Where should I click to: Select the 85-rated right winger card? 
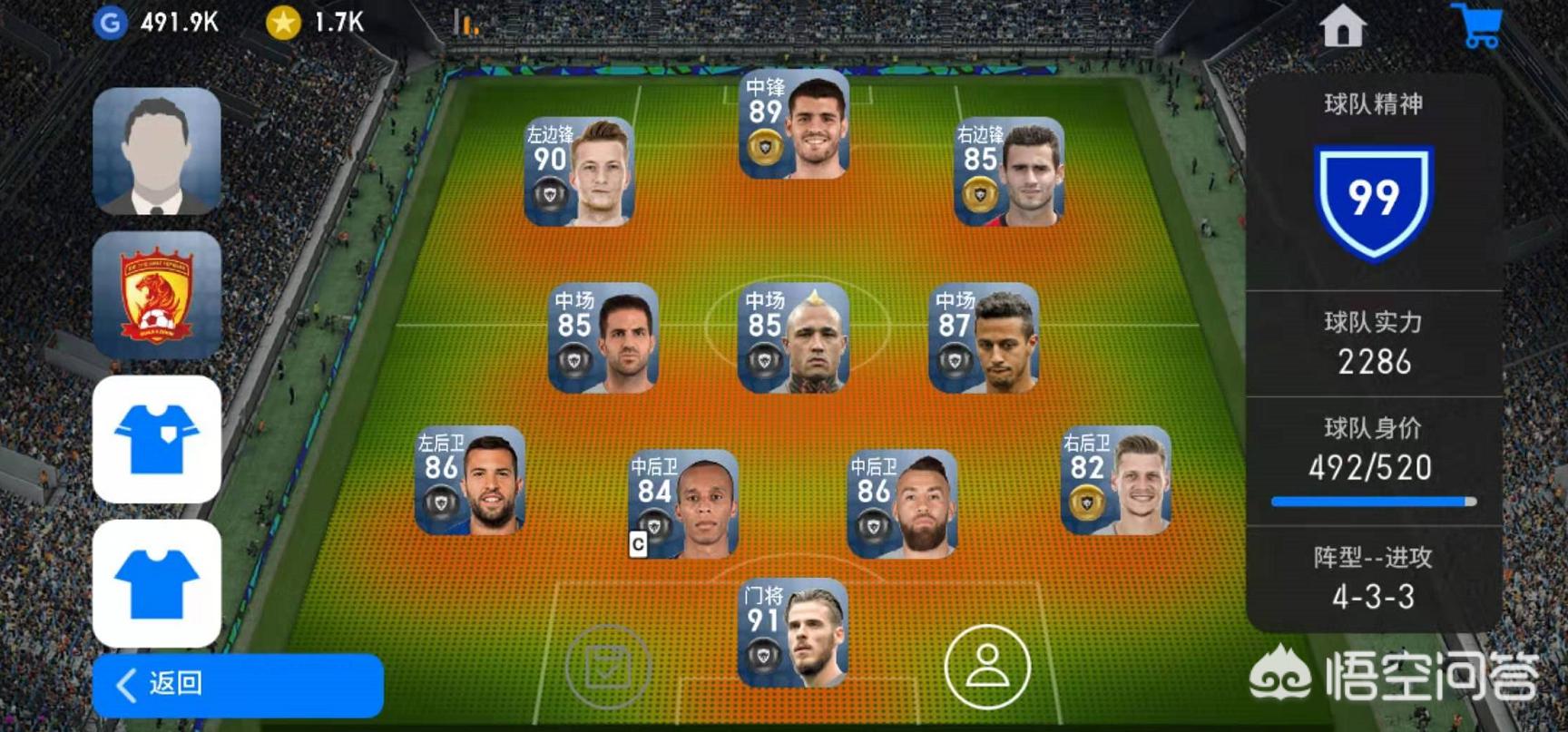point(1009,171)
